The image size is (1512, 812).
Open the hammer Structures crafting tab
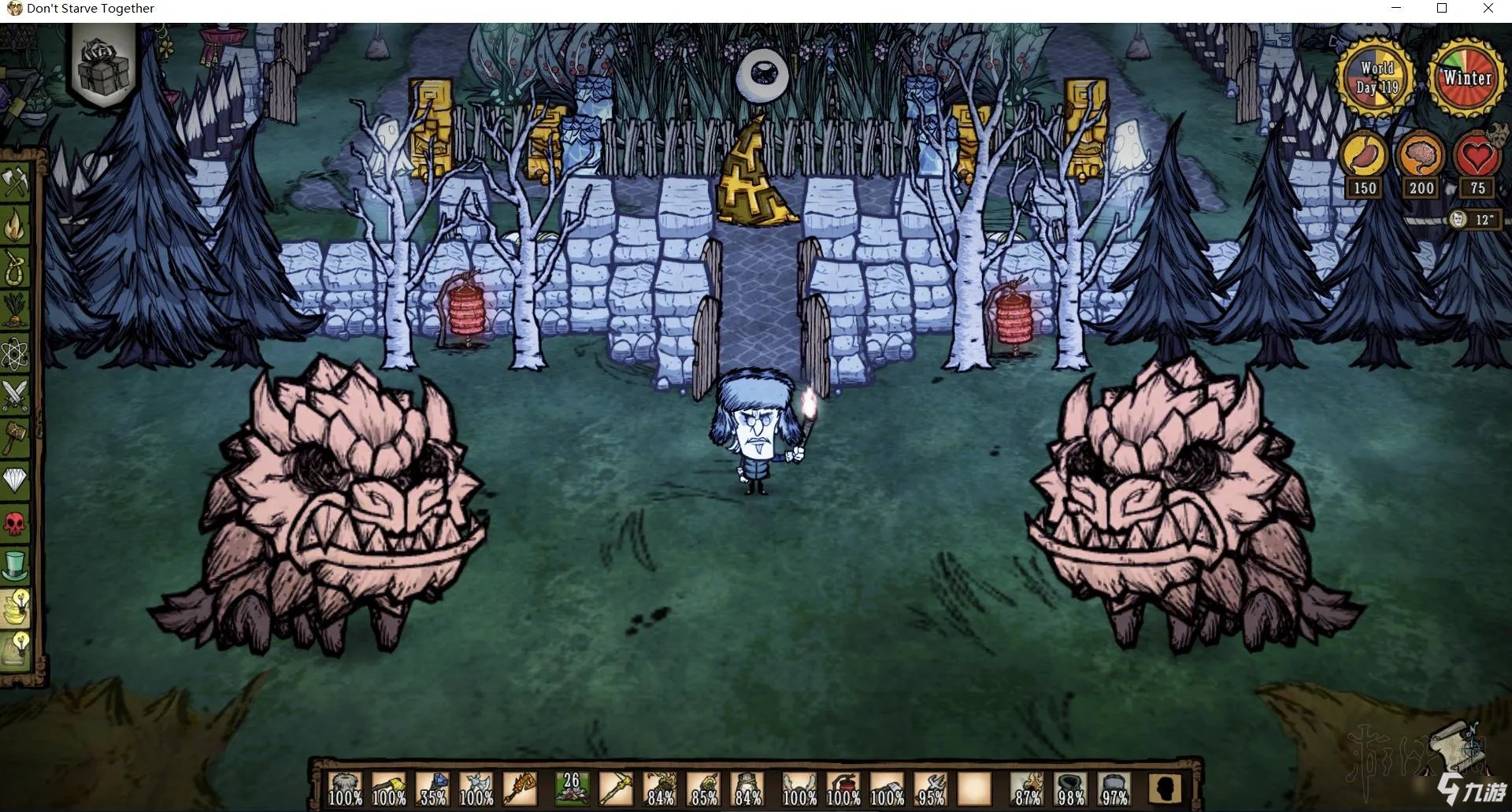(x=15, y=438)
